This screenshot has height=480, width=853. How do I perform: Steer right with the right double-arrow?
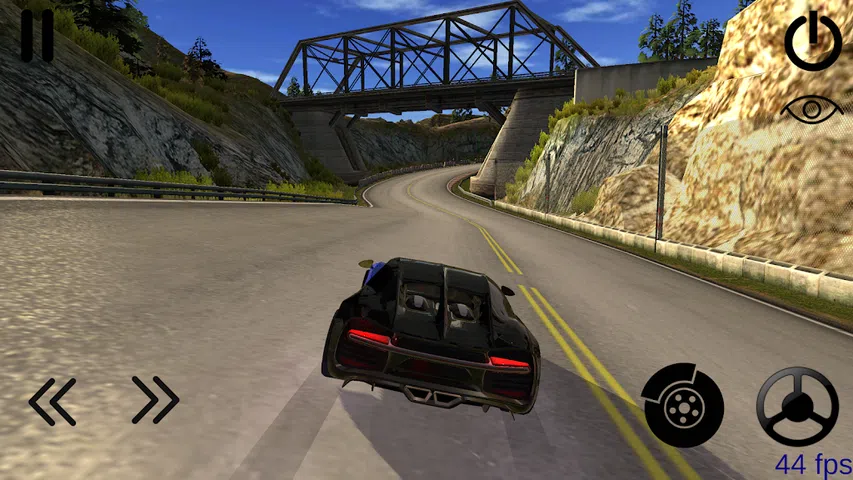pos(156,400)
